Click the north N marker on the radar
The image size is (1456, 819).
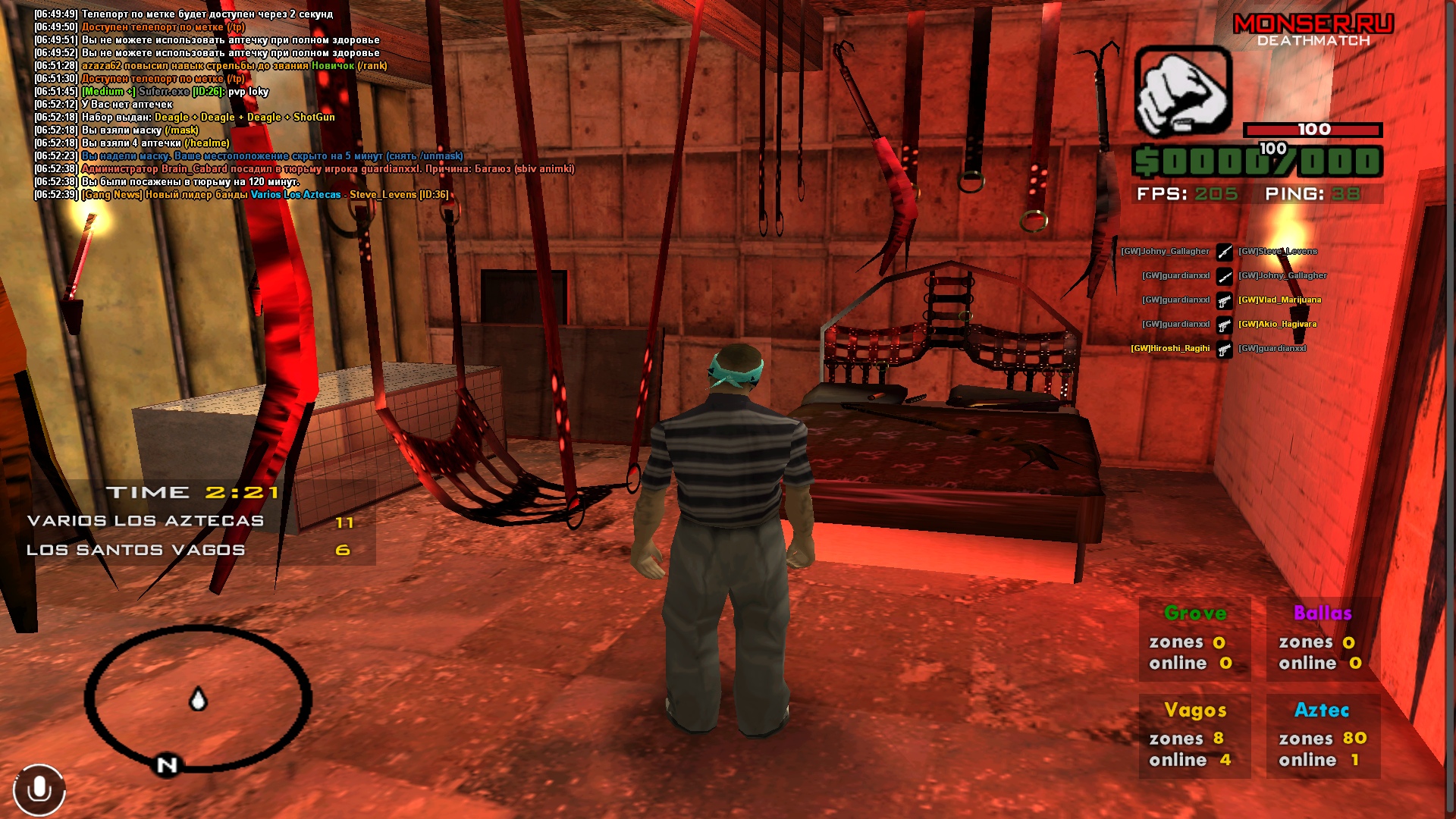point(167,765)
